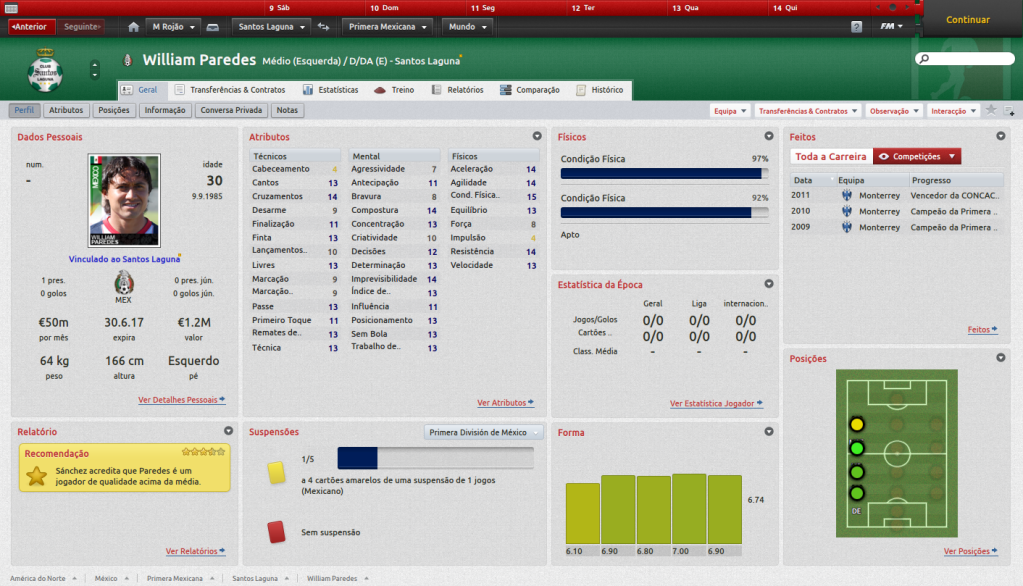Follow the Ver Detalhes Pessoais link

click(181, 400)
